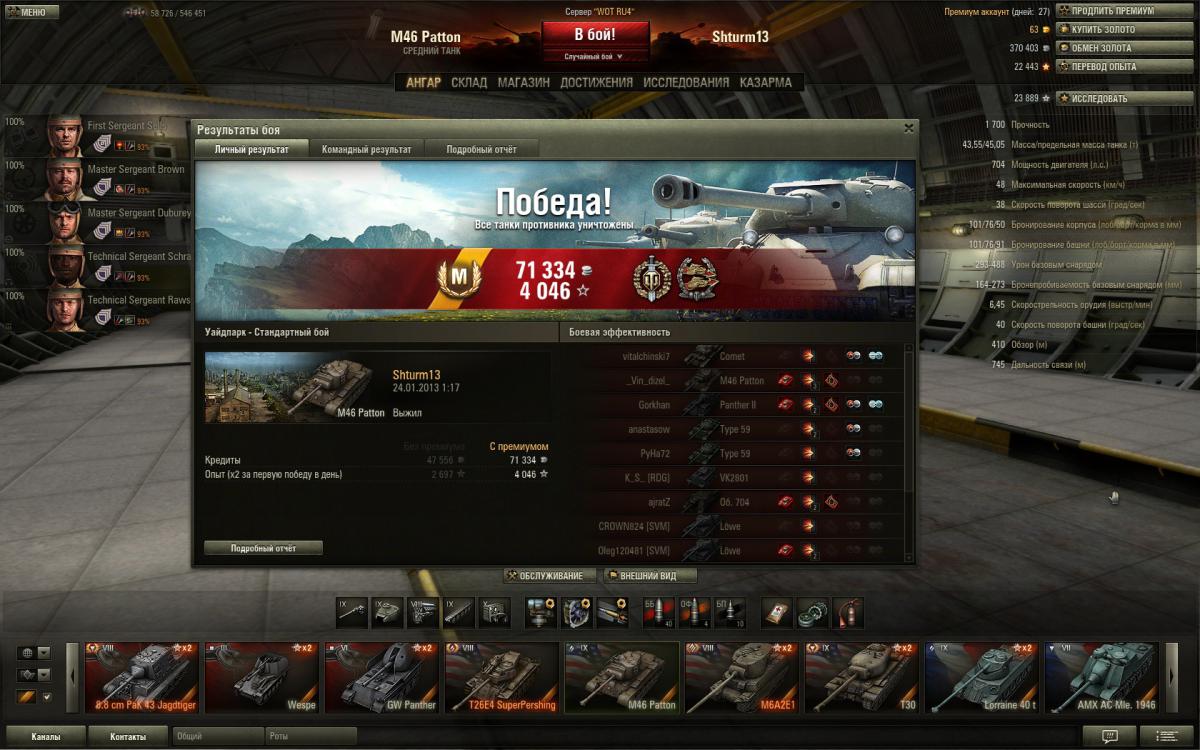Open the Контакты tab
The width and height of the screenshot is (1200, 750).
click(127, 737)
